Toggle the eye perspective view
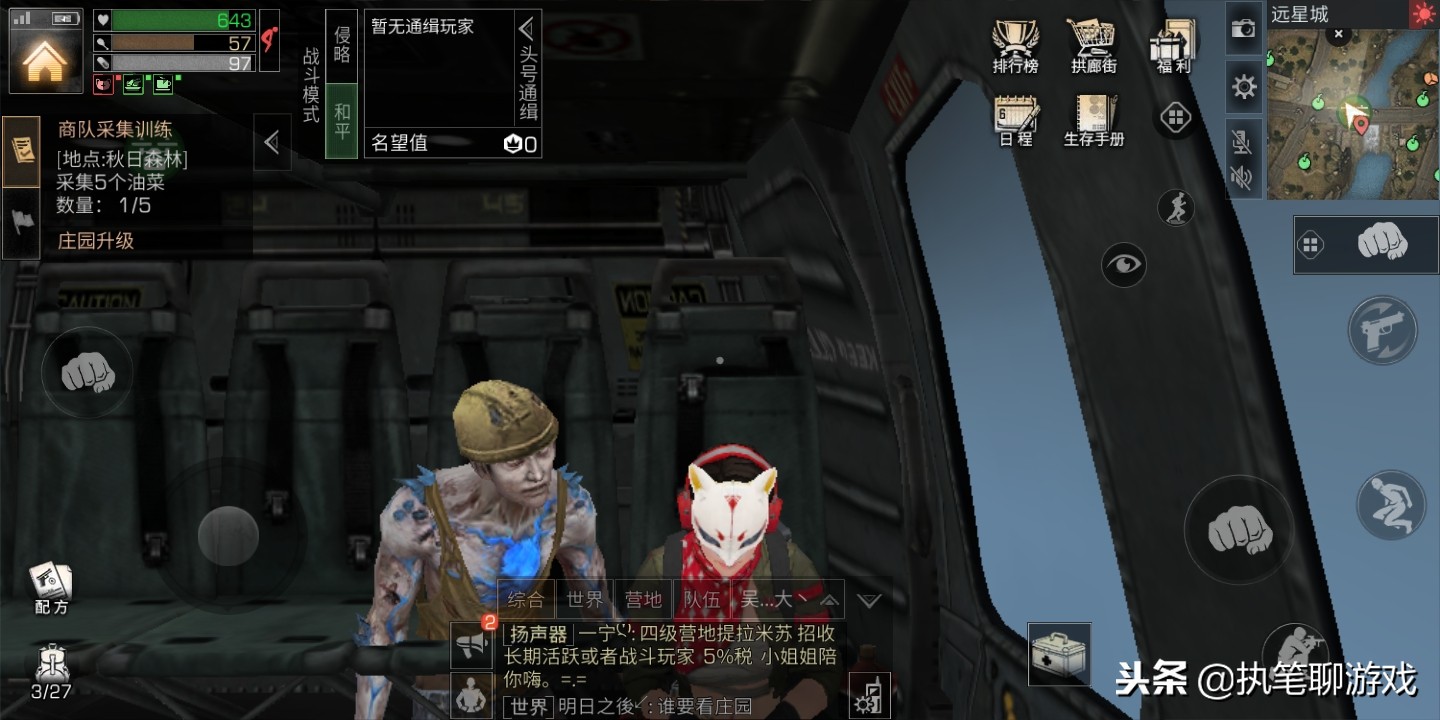Viewport: 1440px width, 720px height. [1124, 264]
